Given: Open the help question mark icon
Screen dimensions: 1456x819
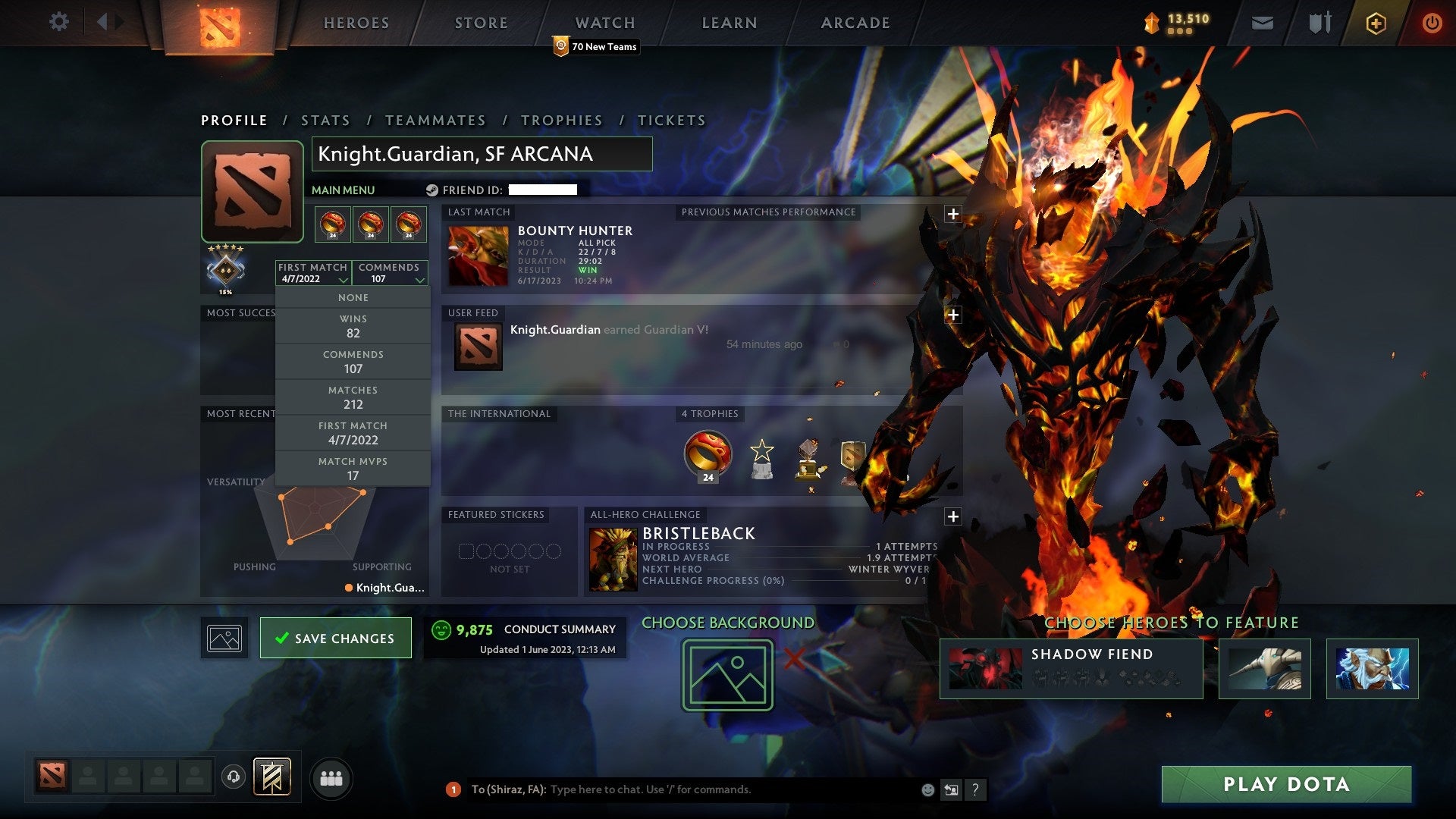Looking at the screenshot, I should click(976, 789).
